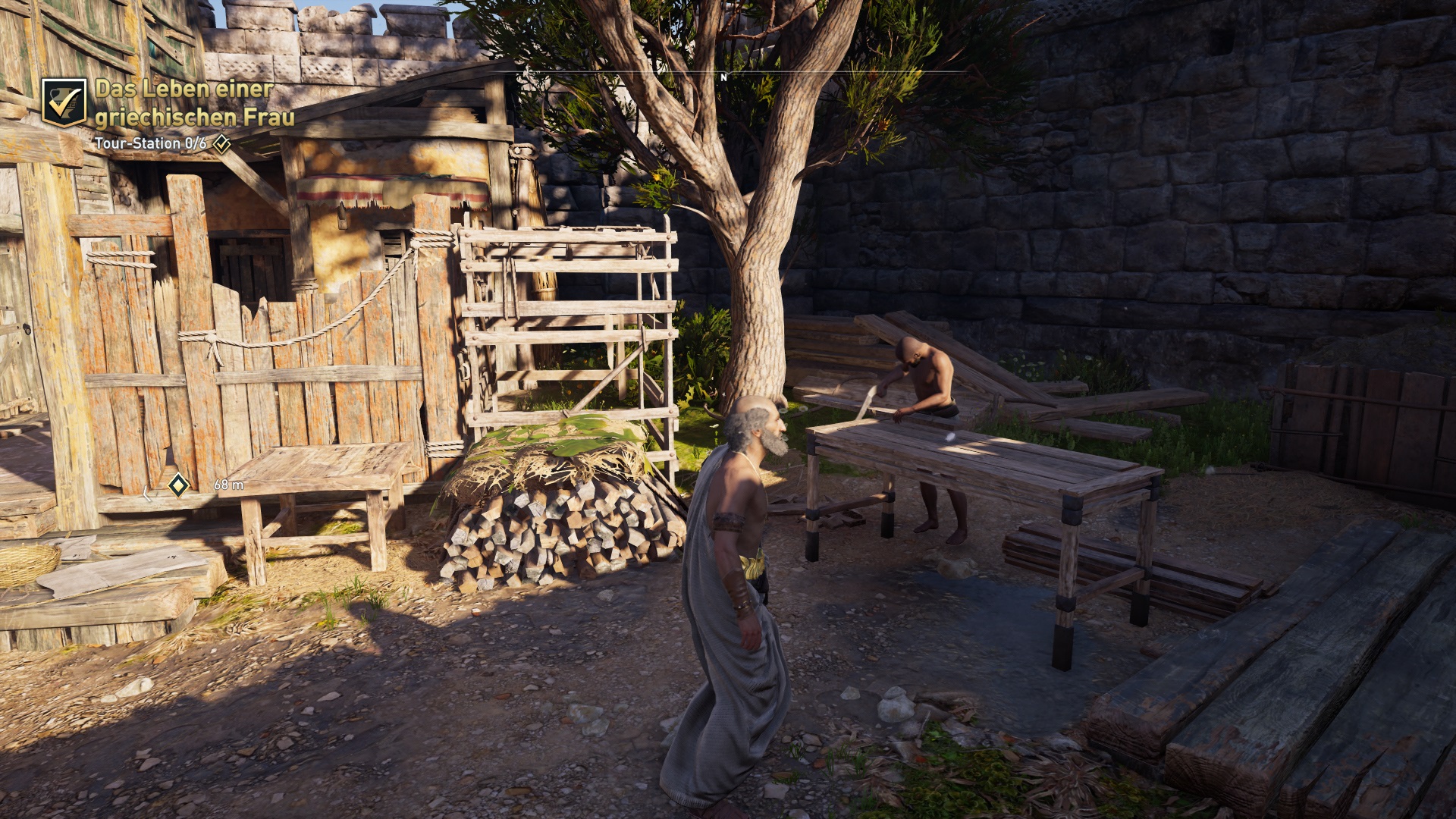Click the diamond icon beside Tour-Station 0/6

click(221, 143)
